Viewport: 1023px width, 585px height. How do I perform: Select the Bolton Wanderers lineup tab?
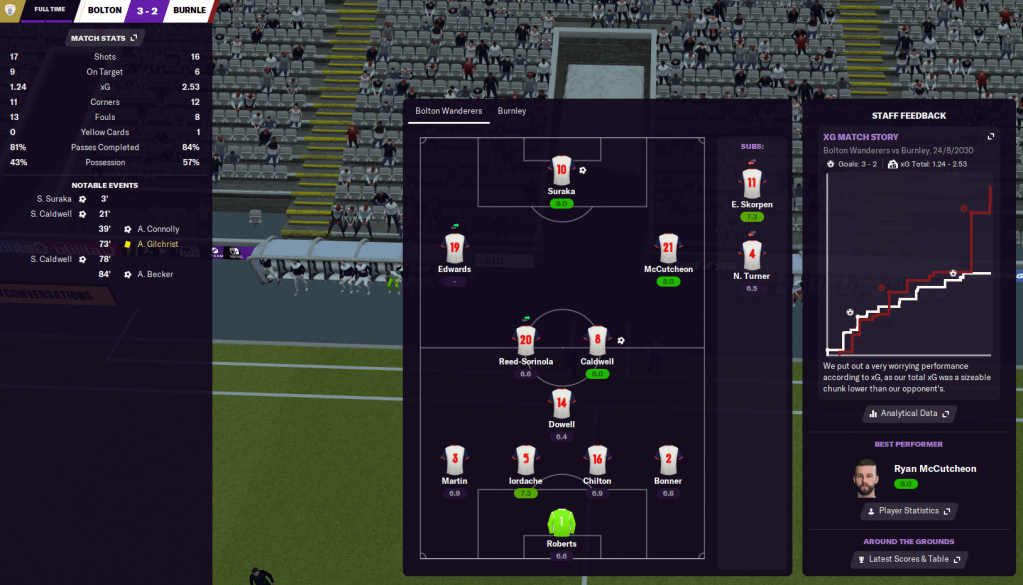[x=448, y=111]
